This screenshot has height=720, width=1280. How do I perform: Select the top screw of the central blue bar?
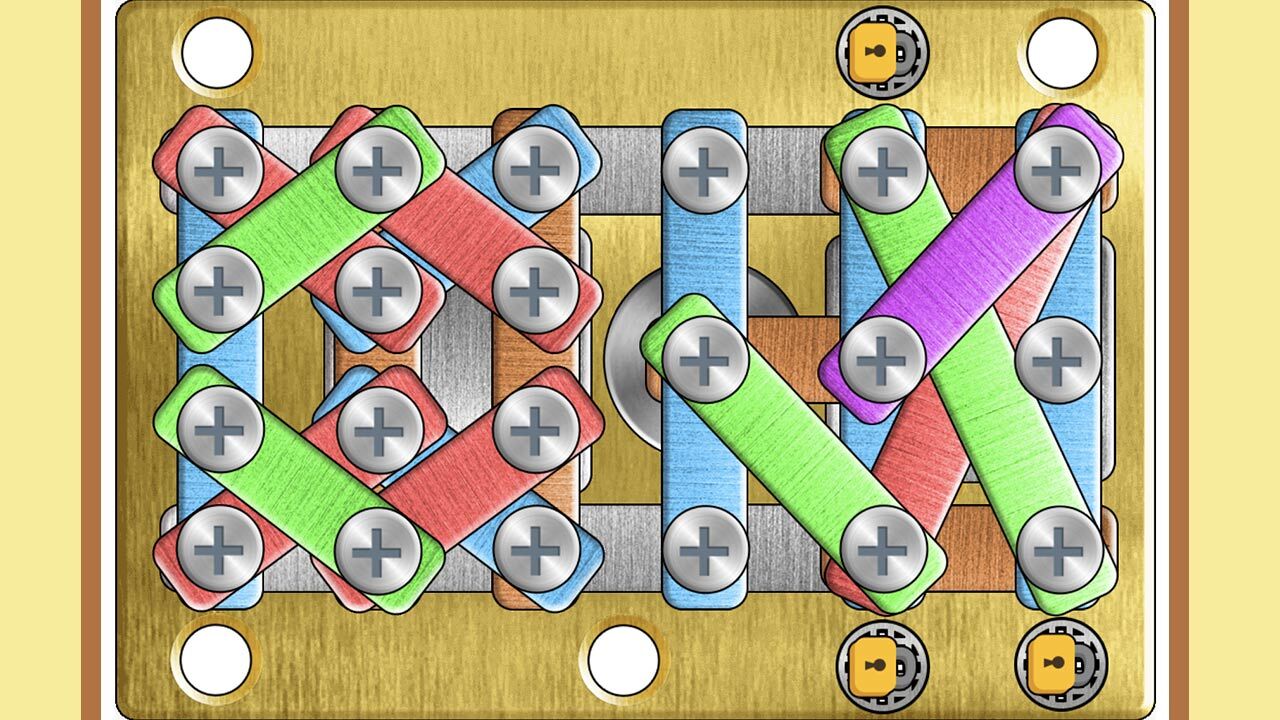(x=706, y=168)
